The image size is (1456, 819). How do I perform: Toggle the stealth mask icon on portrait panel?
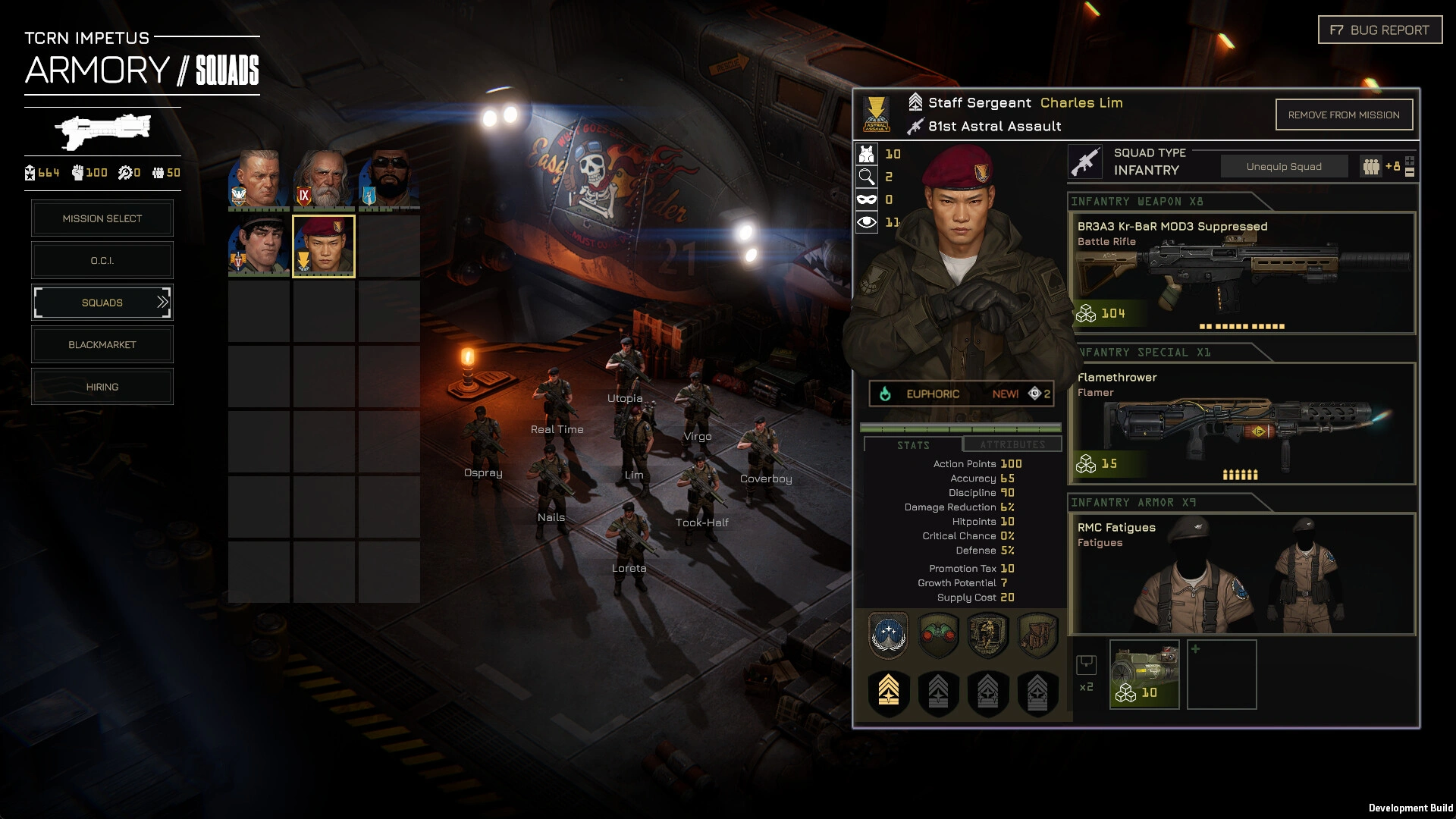[x=865, y=199]
